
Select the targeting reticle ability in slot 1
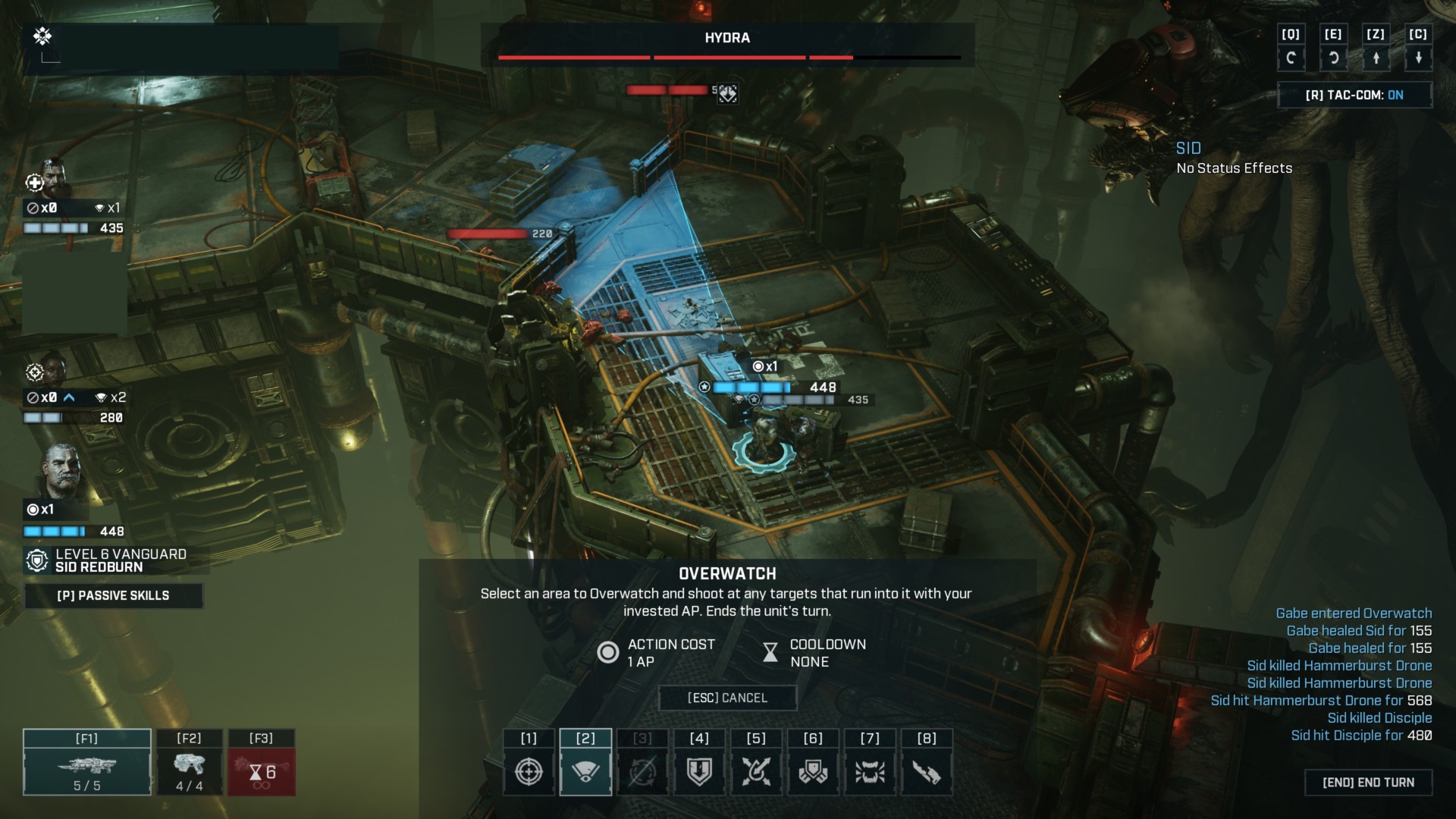529,770
